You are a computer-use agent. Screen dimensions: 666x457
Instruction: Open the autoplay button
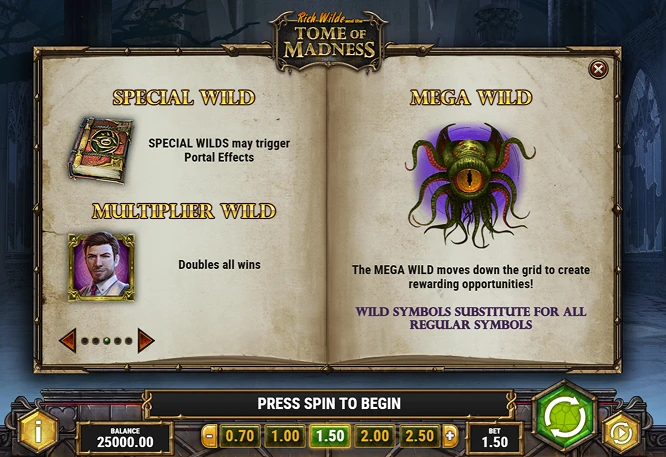[x=623, y=433]
